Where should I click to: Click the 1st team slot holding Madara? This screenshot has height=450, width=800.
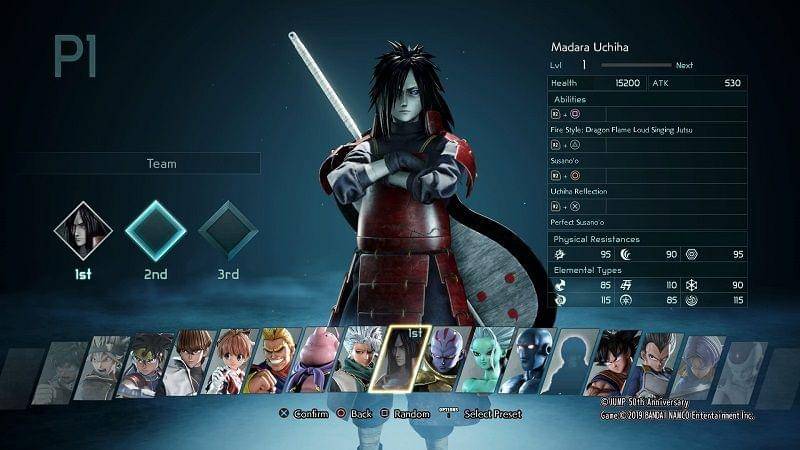point(81,230)
